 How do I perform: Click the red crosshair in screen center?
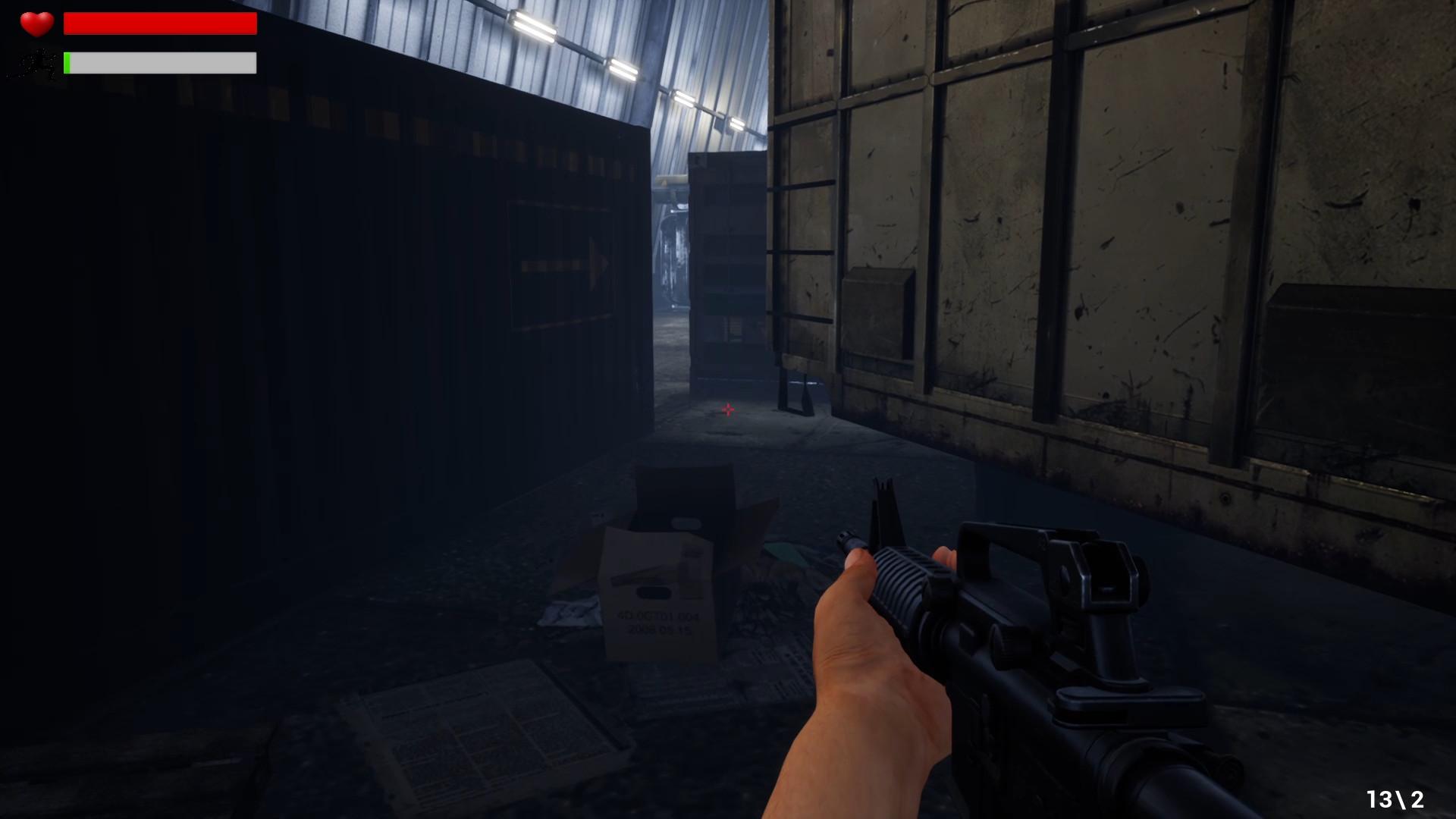click(727, 409)
